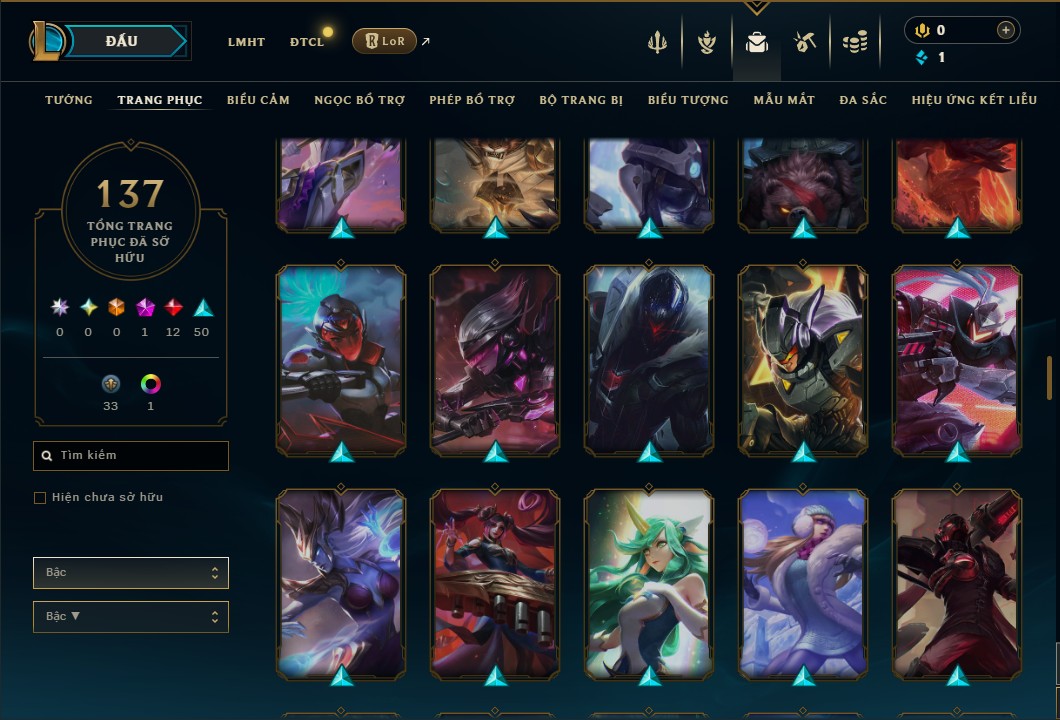
Task: Open the first Bậc dropdown
Action: click(131, 573)
